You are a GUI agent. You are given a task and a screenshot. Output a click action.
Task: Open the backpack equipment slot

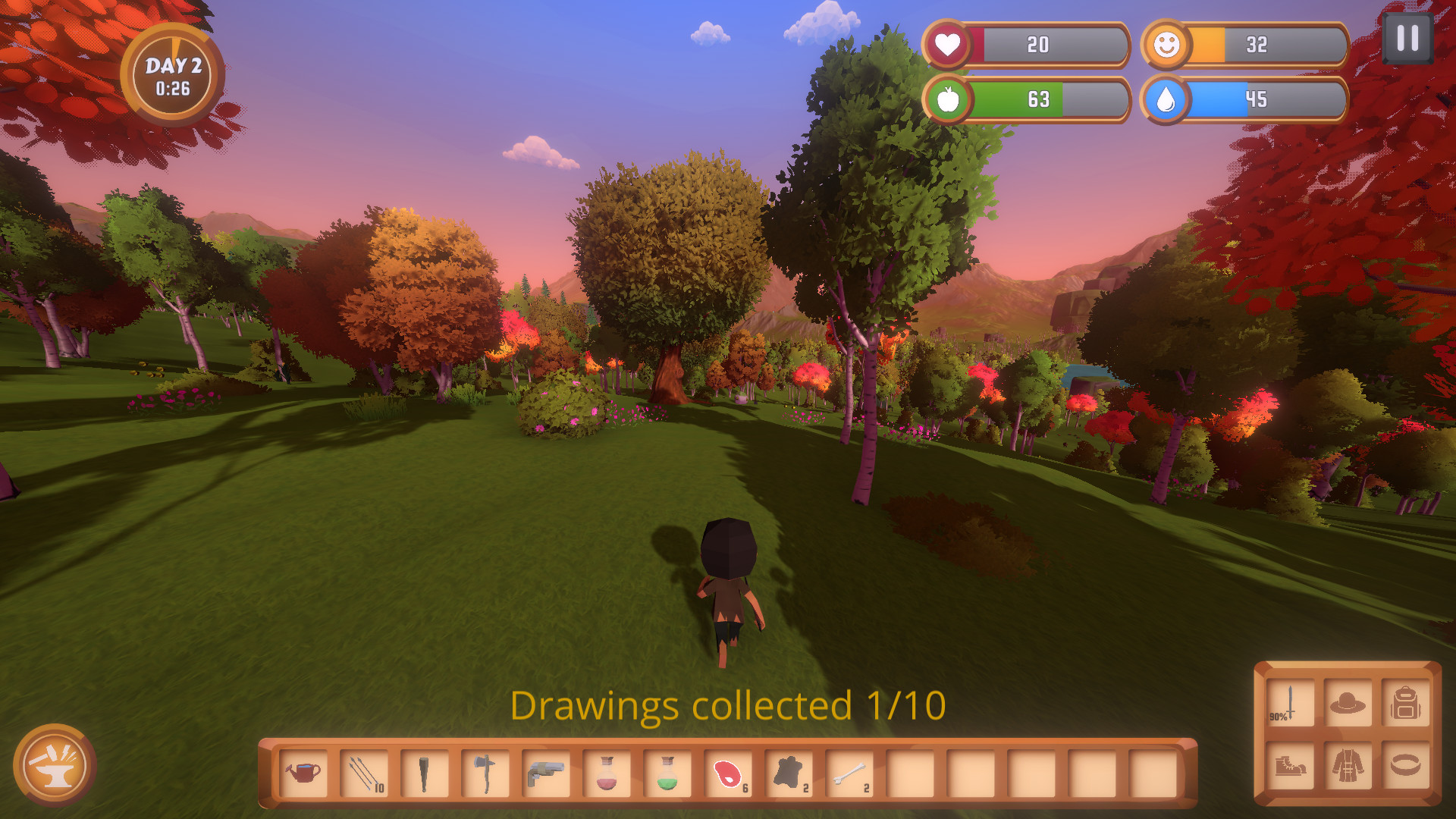pos(1405,704)
